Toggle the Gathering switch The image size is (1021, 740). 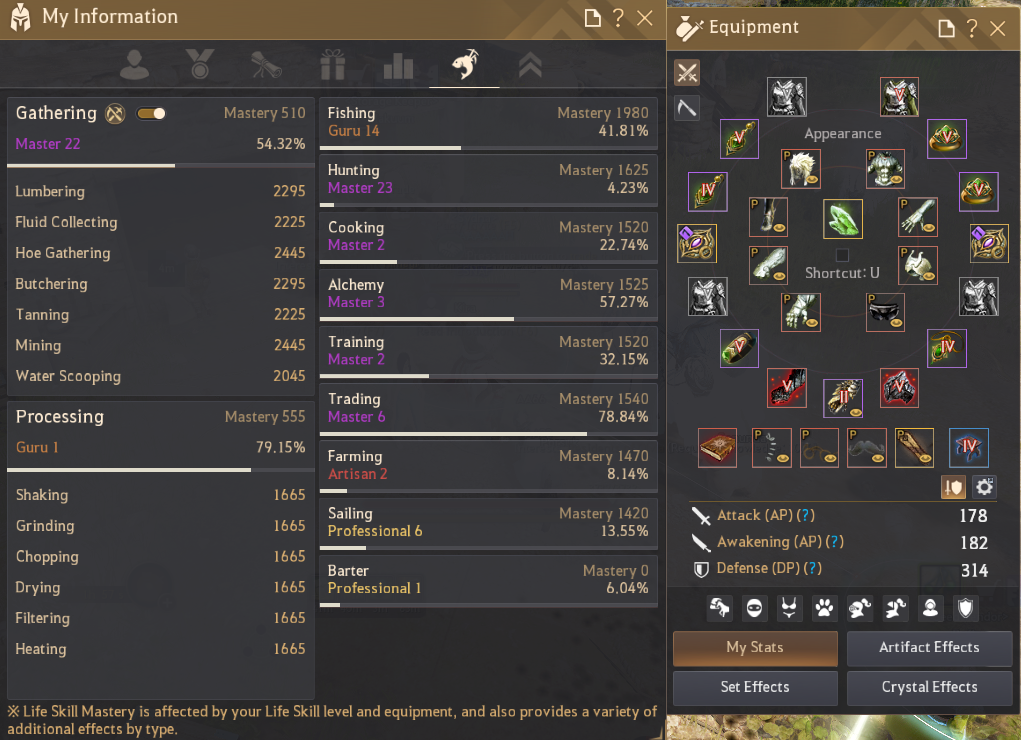pos(152,113)
